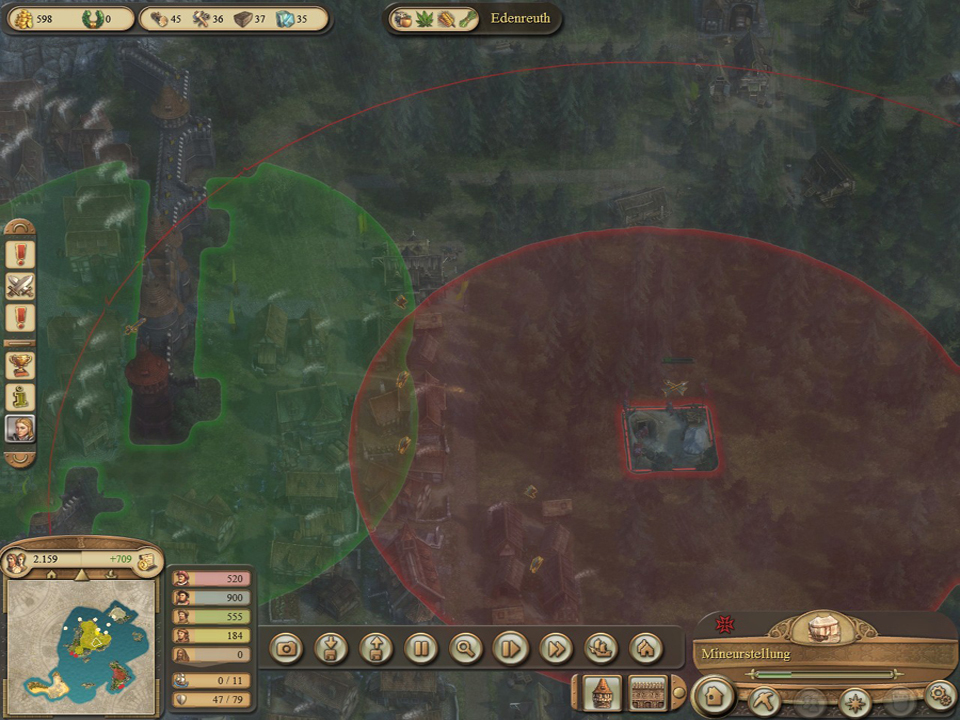Select the watchtower building thumbnail
The width and height of the screenshot is (960, 720).
[603, 693]
